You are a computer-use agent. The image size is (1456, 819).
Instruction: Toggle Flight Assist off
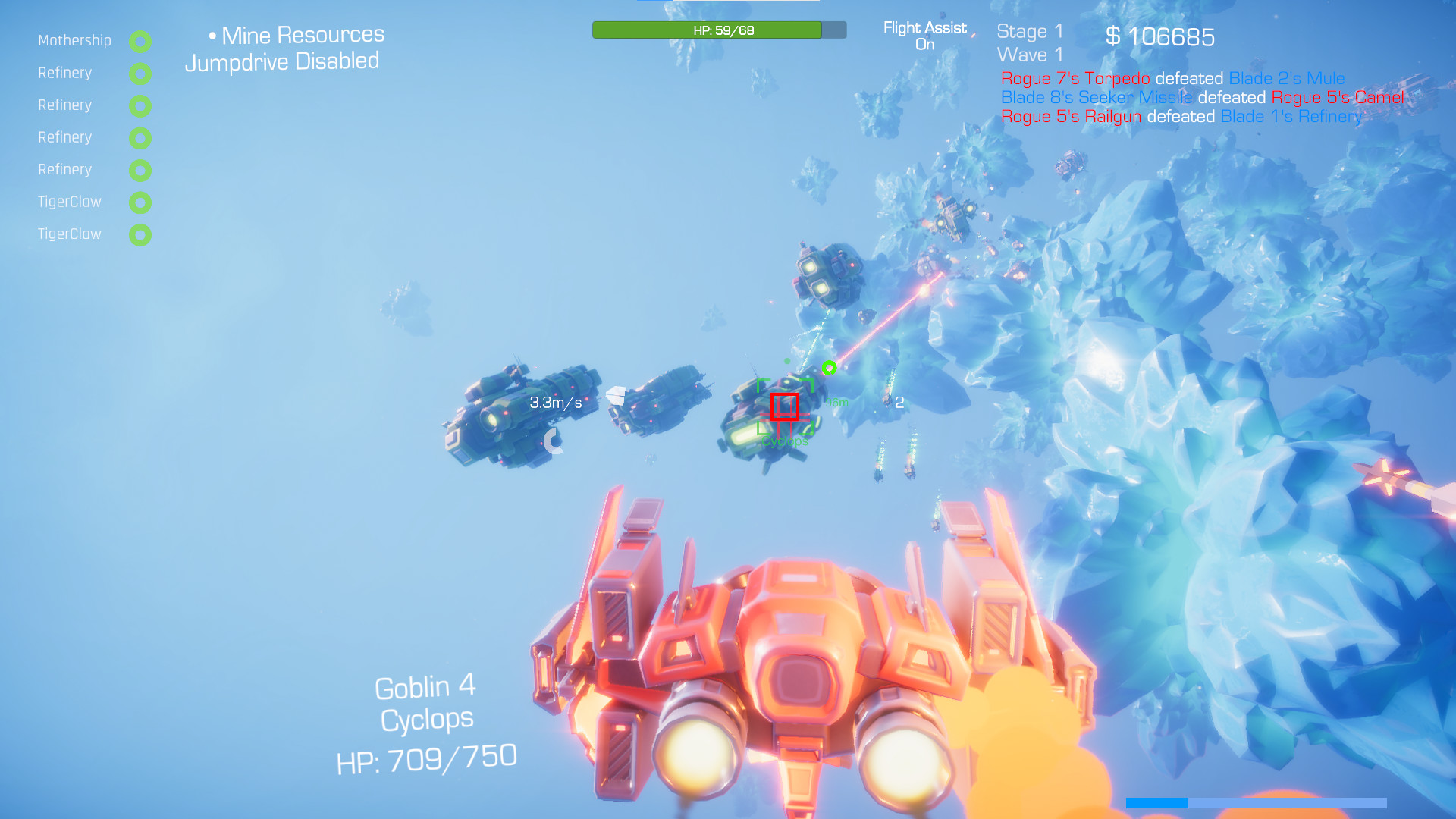[924, 34]
